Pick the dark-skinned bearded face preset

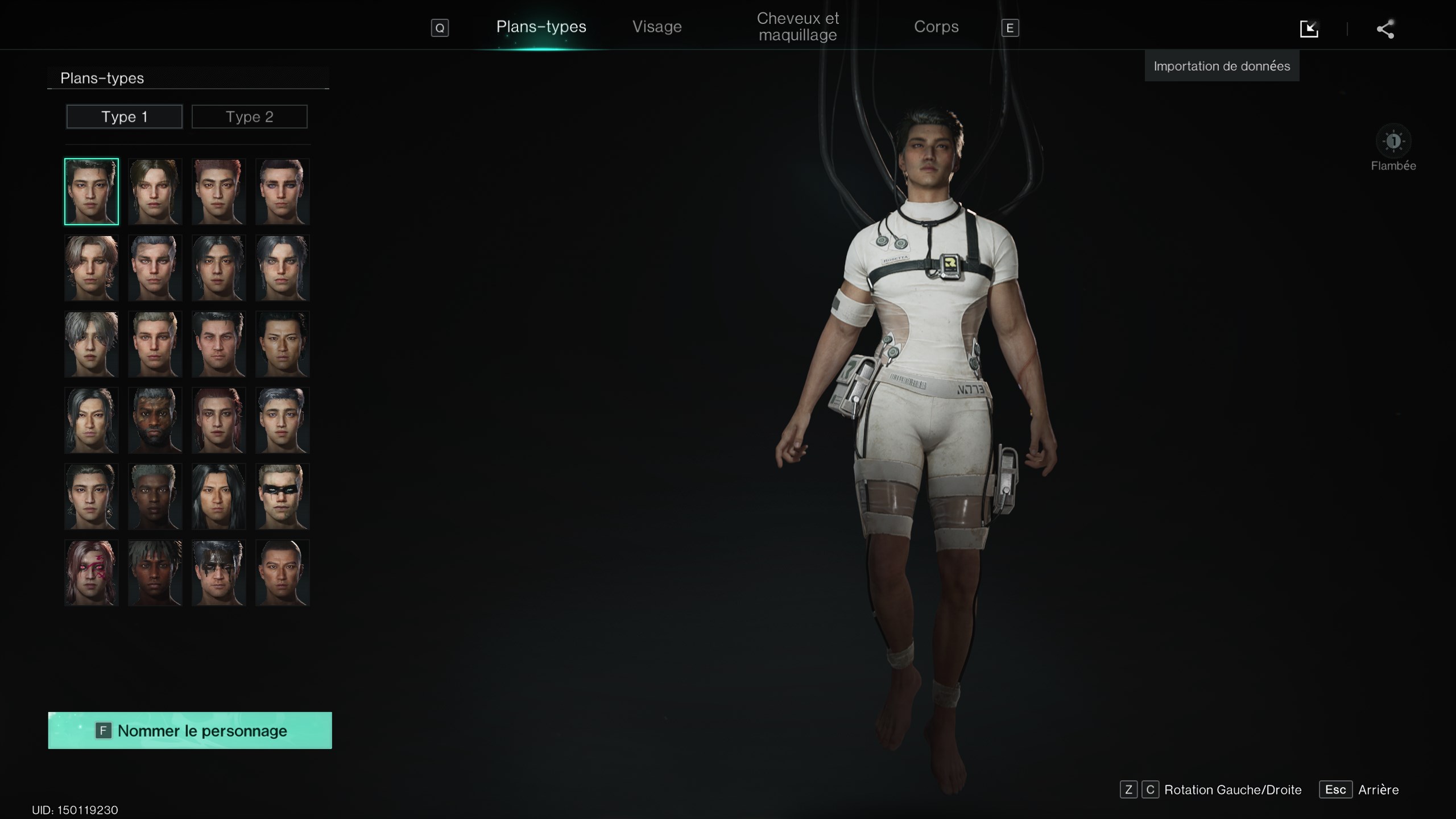click(x=155, y=420)
